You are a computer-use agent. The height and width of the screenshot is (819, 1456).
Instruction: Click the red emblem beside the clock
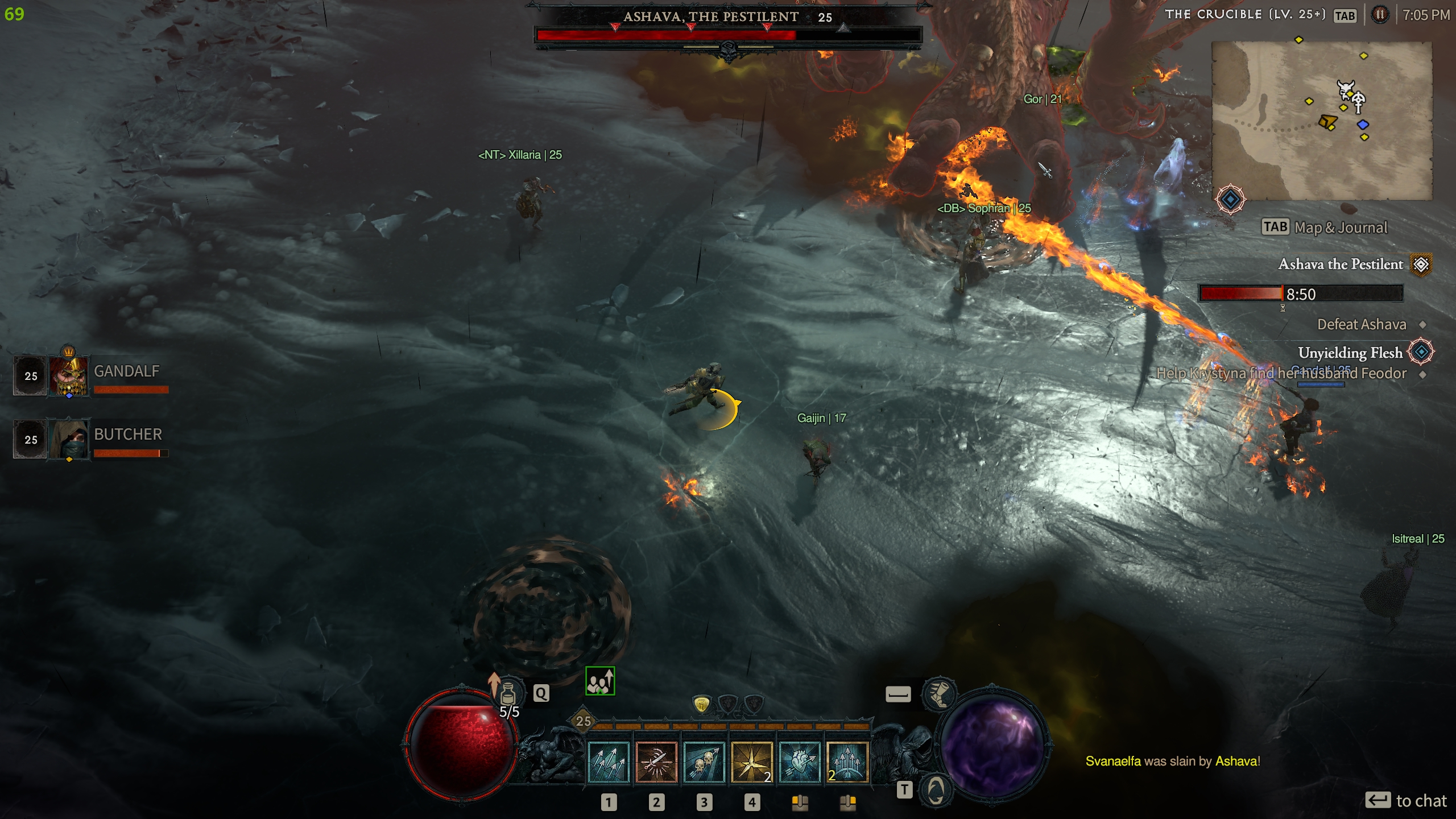point(1380,15)
